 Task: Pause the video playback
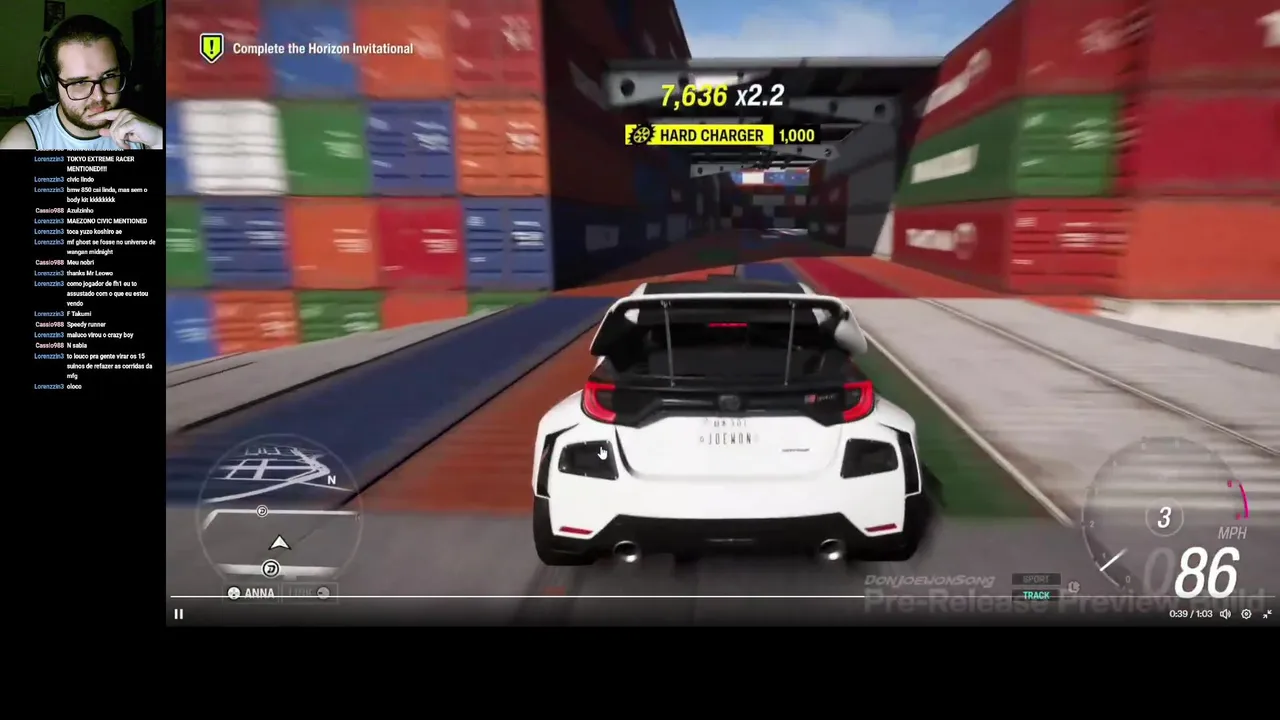tap(179, 614)
